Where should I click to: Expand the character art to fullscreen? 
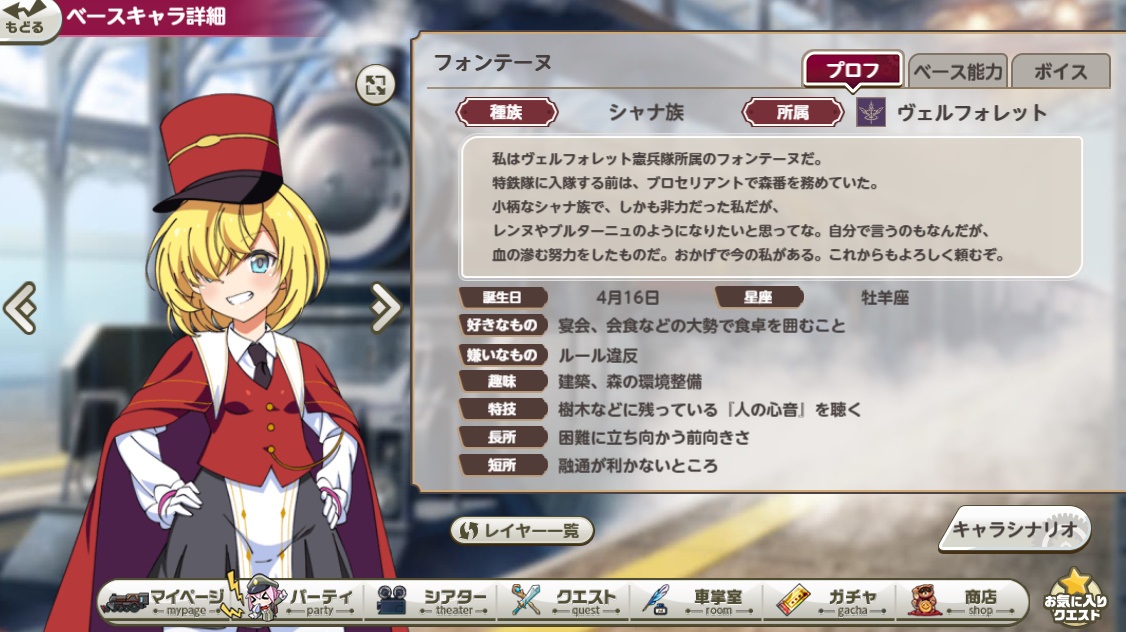375,85
